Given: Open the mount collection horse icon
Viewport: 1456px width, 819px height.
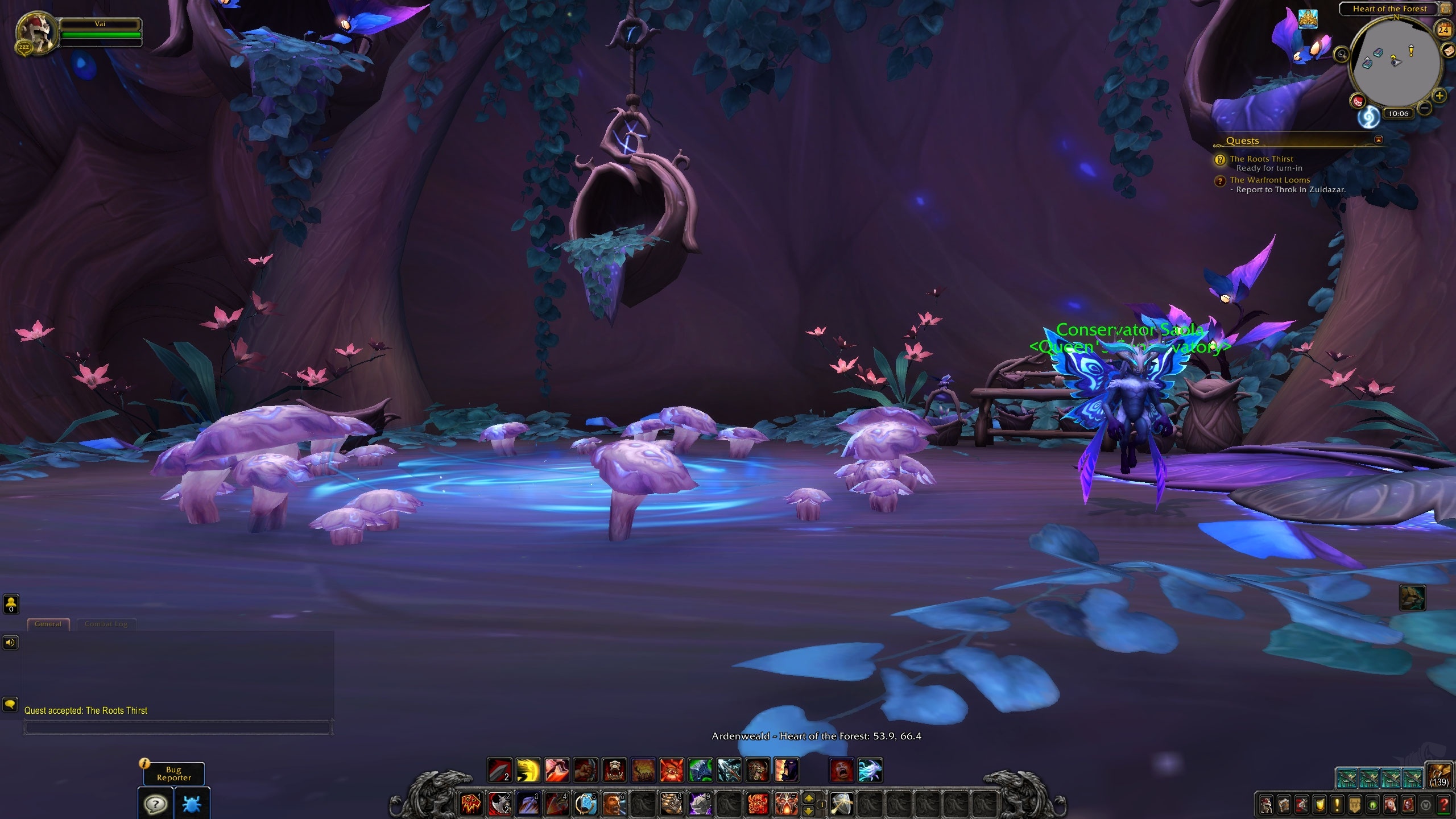Looking at the screenshot, I should pyautogui.click(x=1391, y=805).
